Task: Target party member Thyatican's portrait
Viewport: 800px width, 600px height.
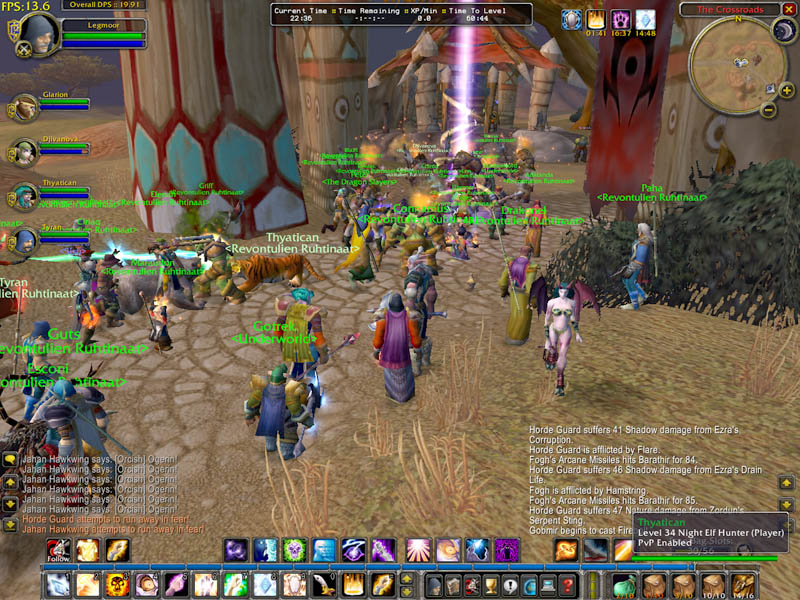Action: [24, 195]
